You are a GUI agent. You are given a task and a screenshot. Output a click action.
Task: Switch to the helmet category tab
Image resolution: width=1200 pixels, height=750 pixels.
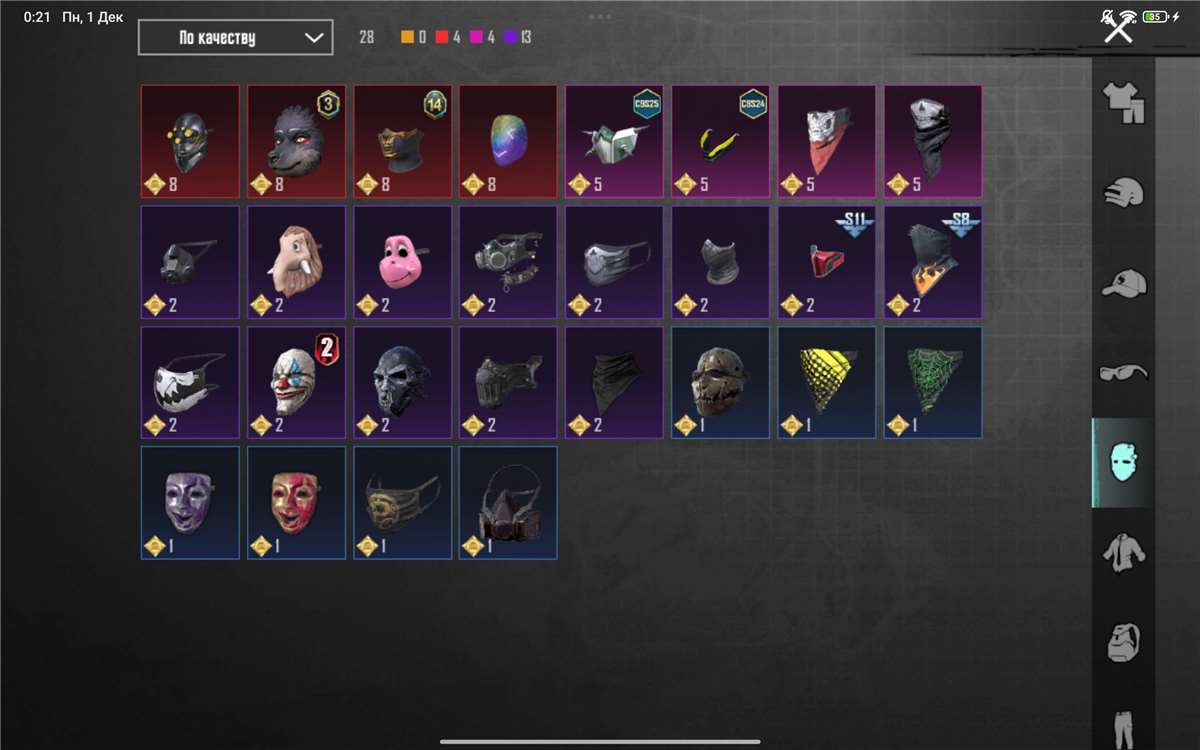point(1123,192)
